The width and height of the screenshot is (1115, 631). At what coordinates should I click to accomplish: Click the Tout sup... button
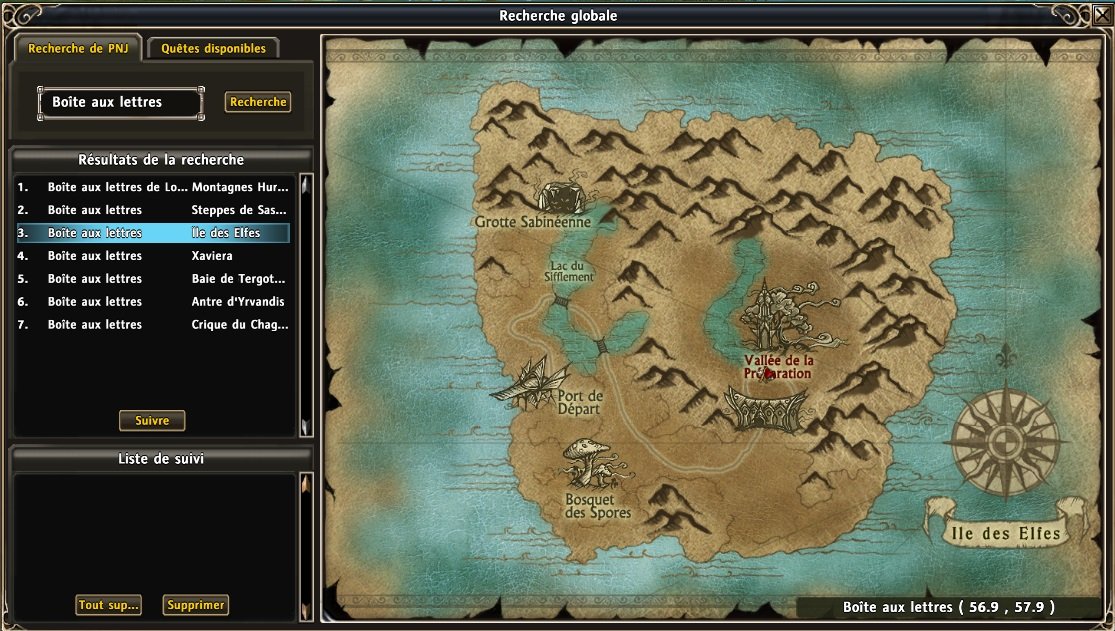click(108, 605)
